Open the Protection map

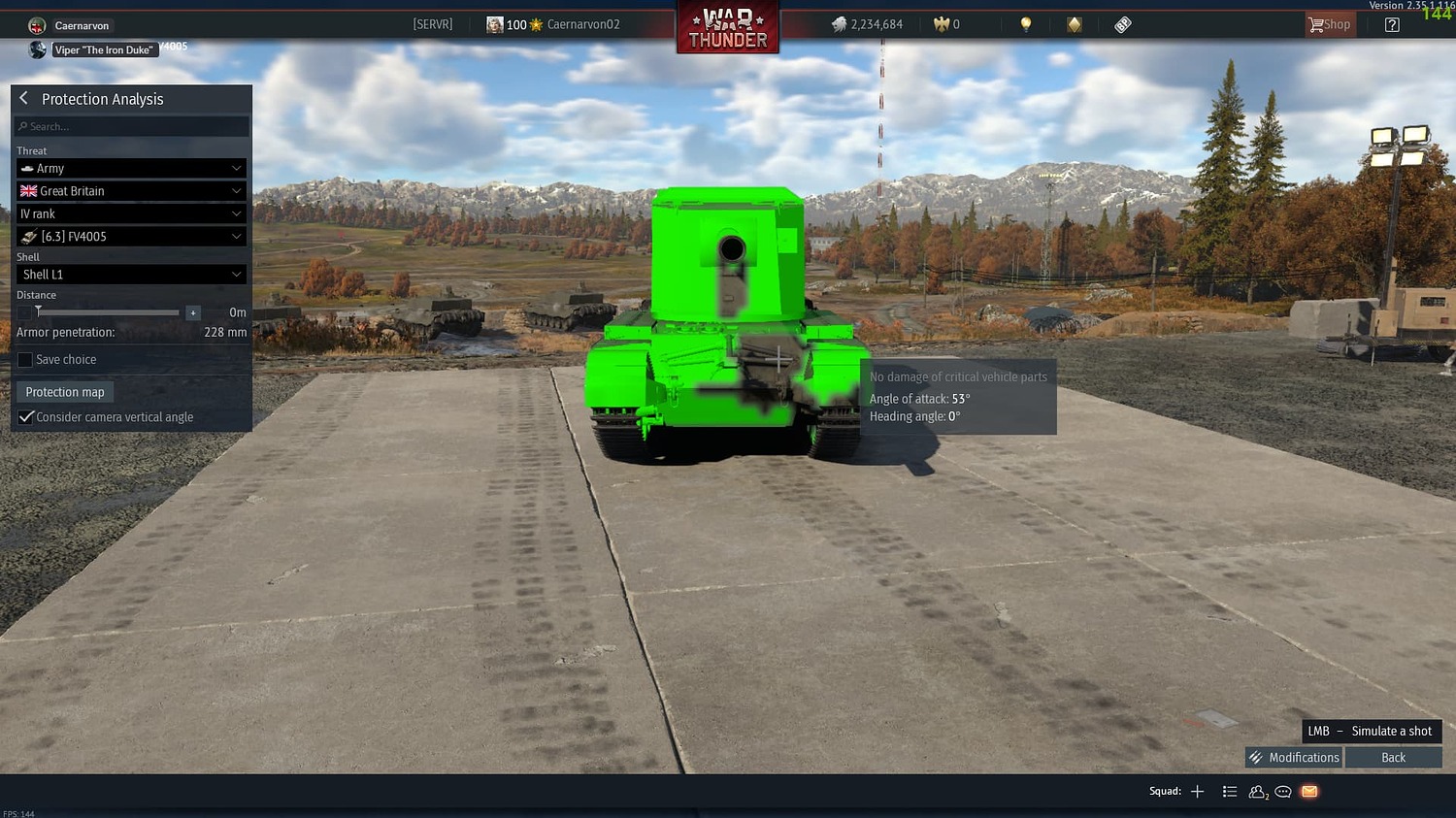[64, 391]
